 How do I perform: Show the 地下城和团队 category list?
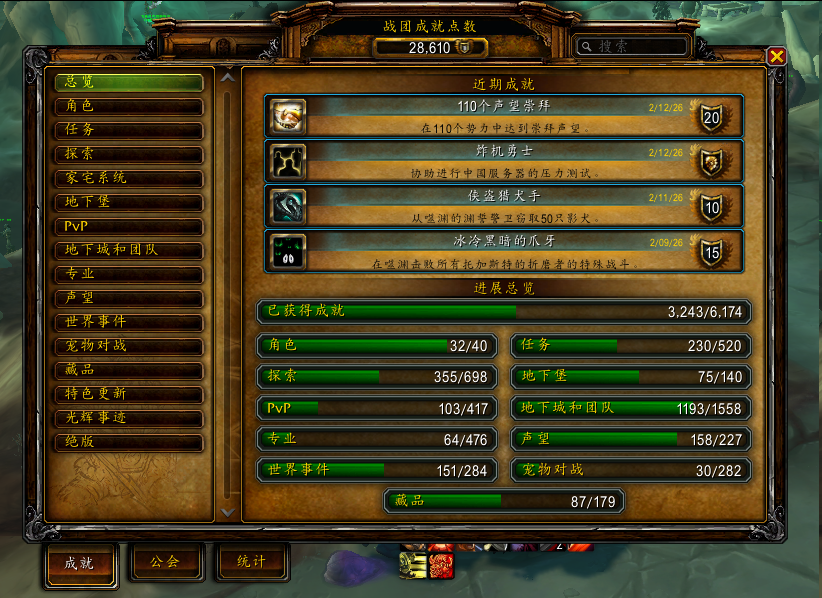tap(129, 250)
